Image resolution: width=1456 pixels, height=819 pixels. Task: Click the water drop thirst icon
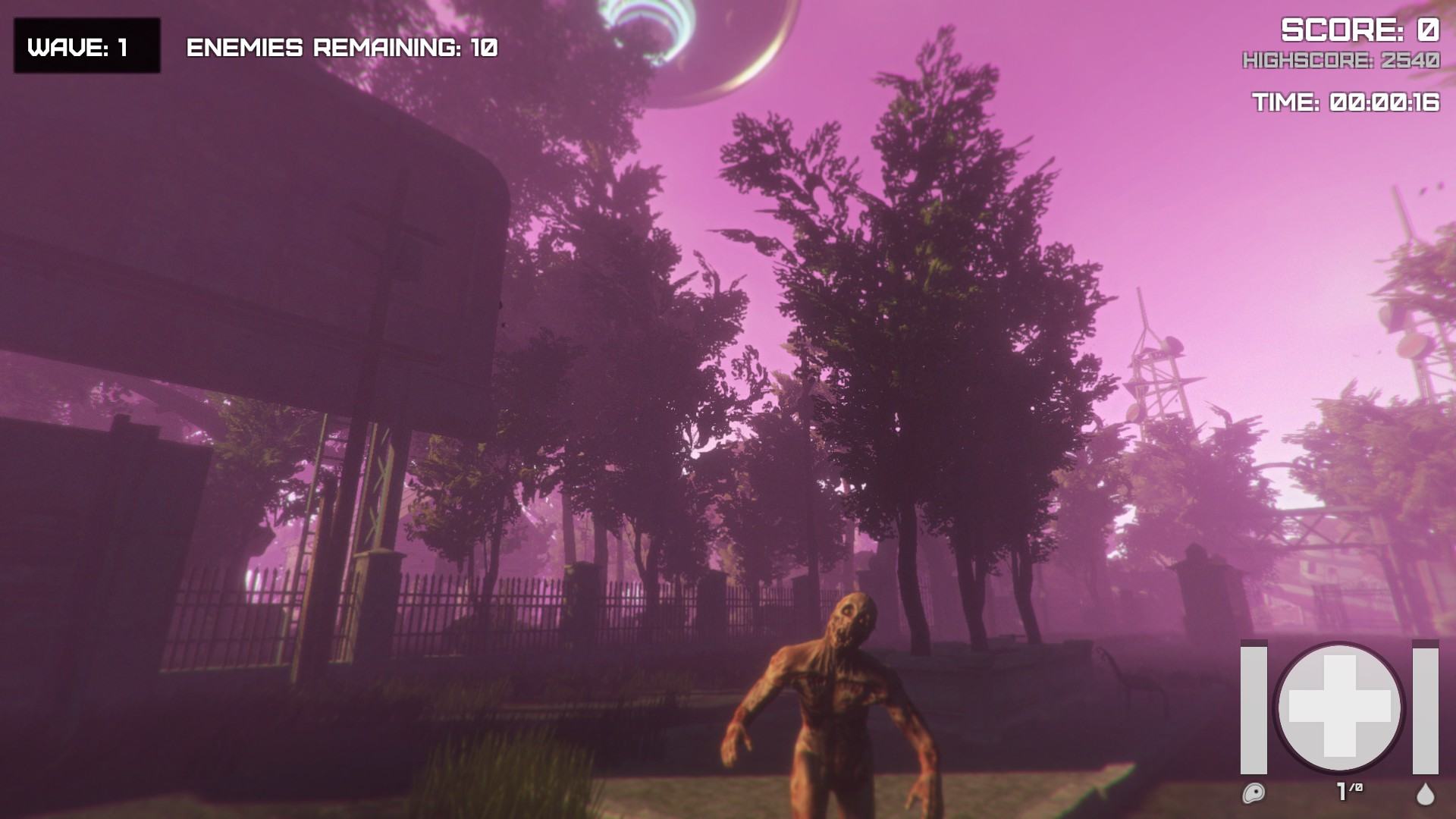tap(1426, 793)
